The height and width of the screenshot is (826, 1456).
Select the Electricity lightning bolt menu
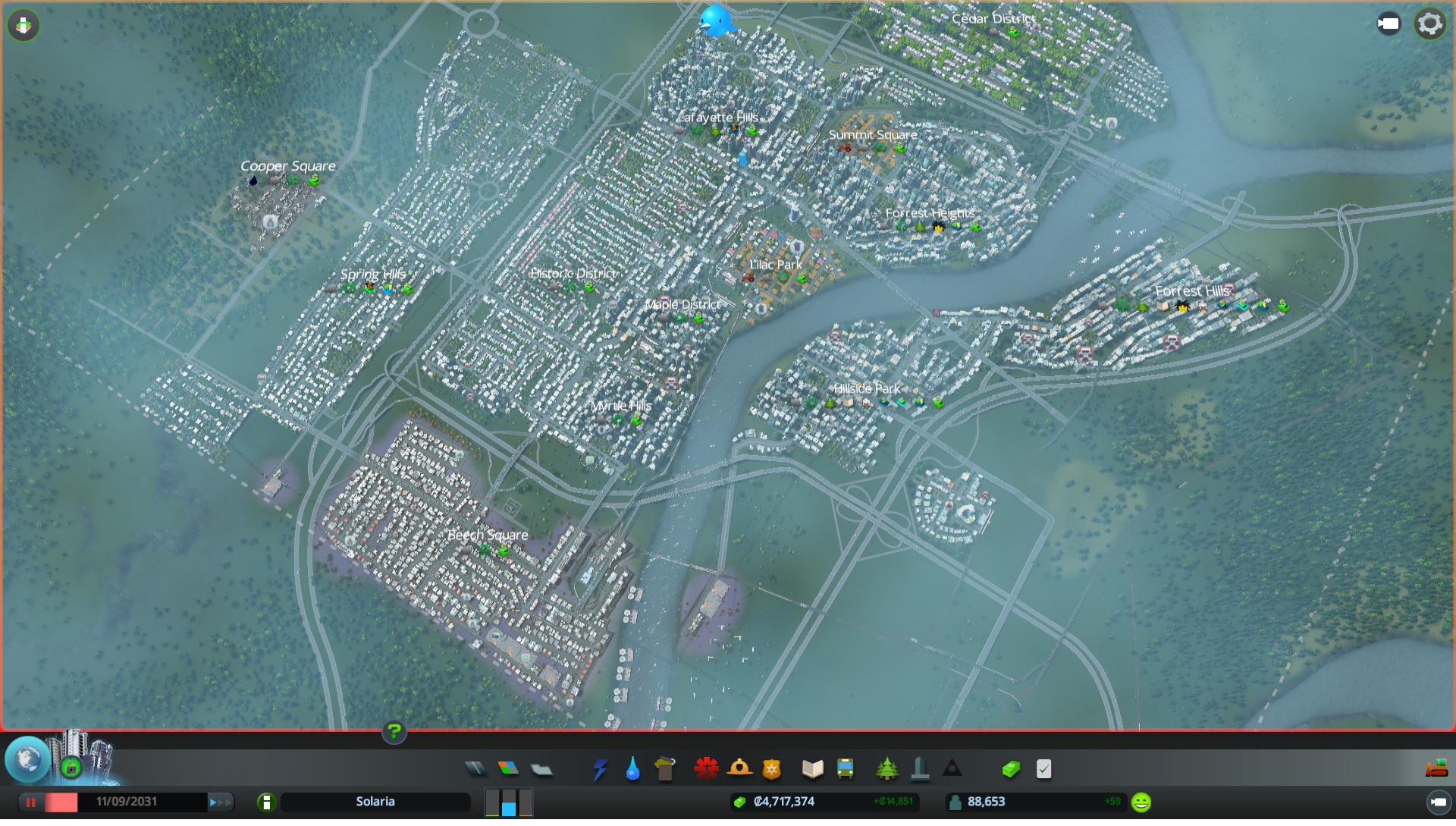tap(600, 769)
